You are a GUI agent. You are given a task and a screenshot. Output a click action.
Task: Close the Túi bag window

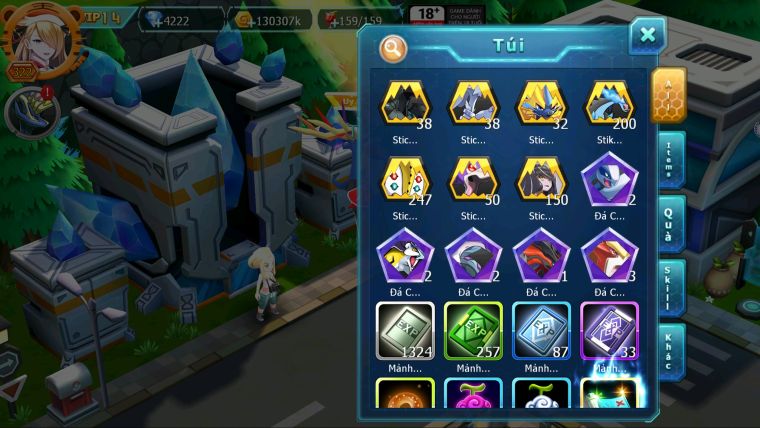(647, 37)
